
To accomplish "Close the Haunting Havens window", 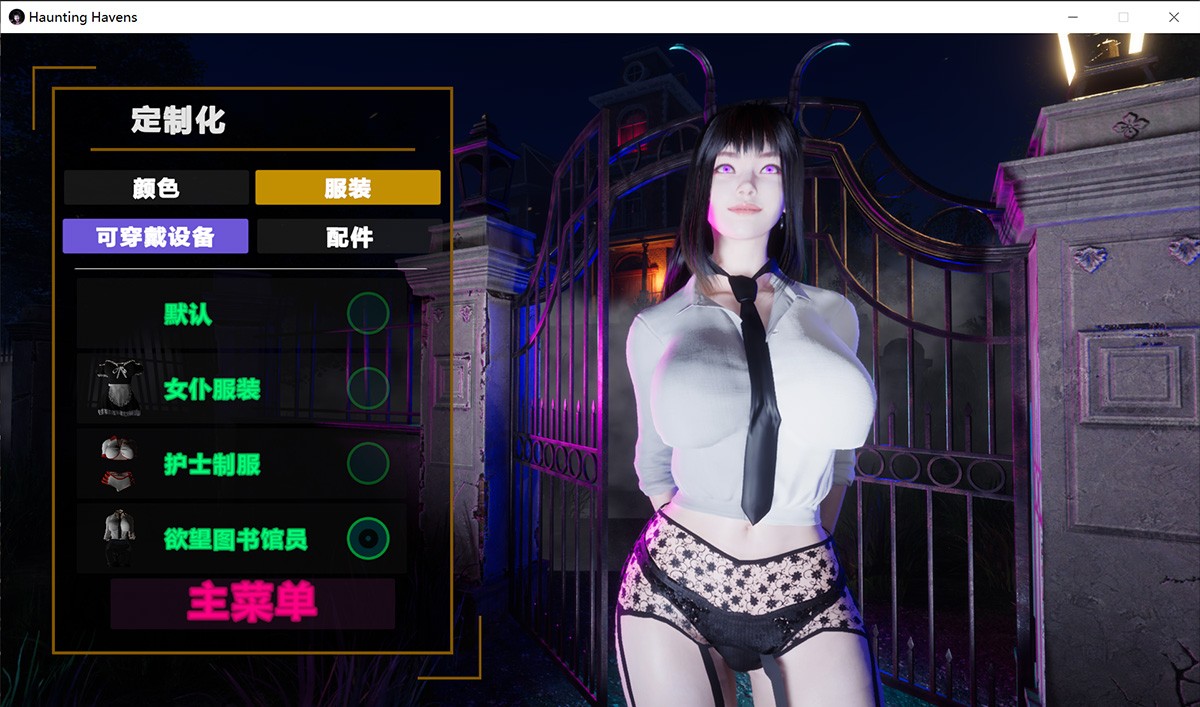I will pyautogui.click(x=1174, y=17).
